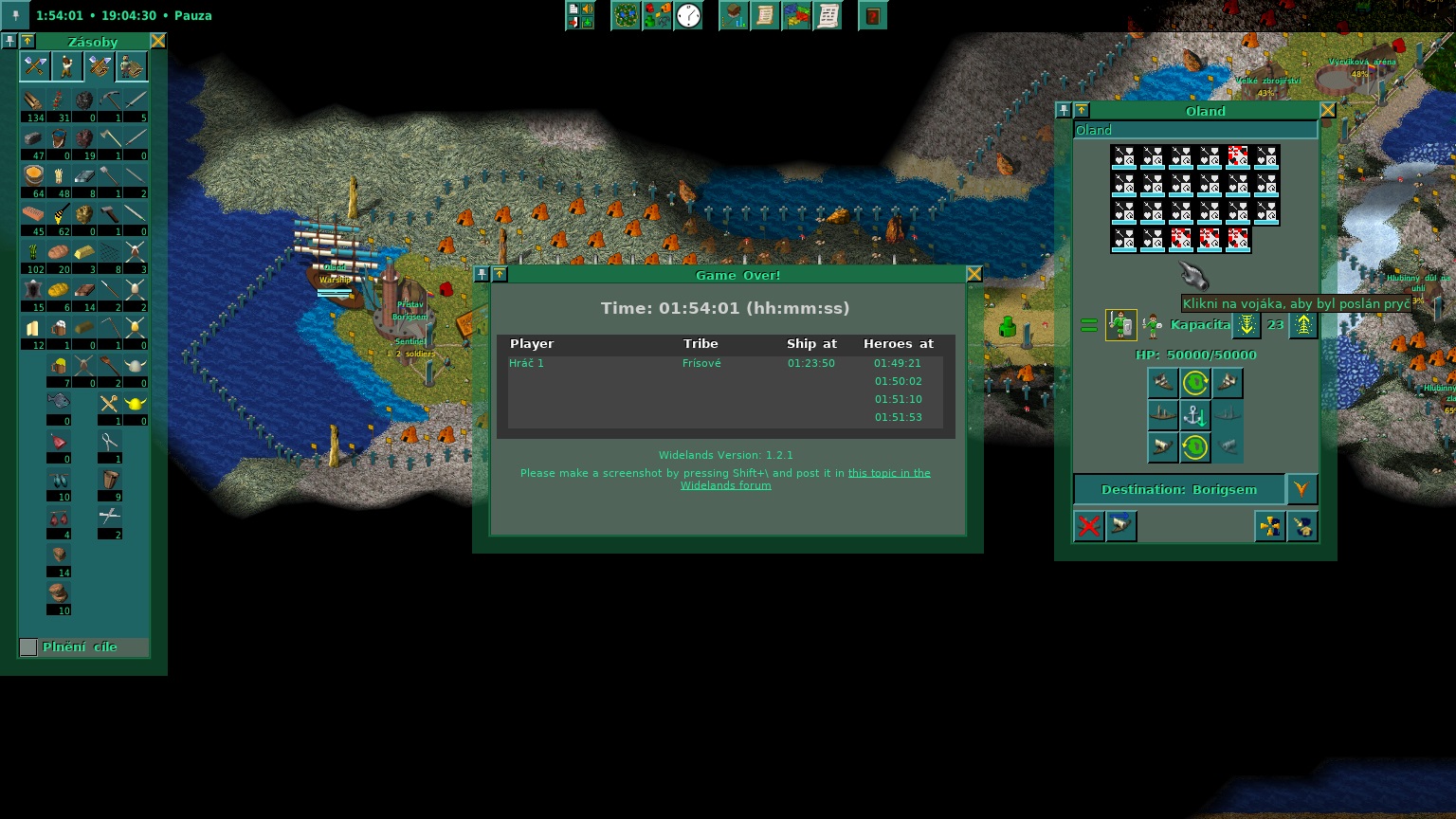Open the destination dropdown for Borigsem

pos(1301,489)
